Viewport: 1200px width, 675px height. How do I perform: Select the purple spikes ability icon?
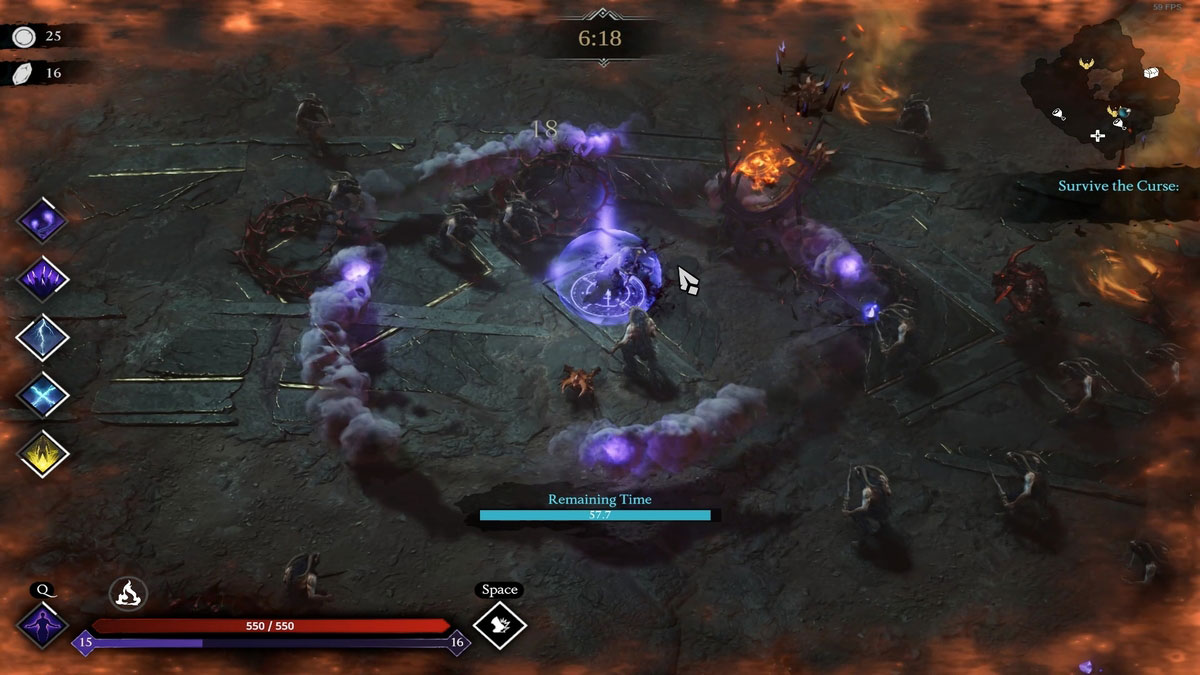(x=42, y=278)
